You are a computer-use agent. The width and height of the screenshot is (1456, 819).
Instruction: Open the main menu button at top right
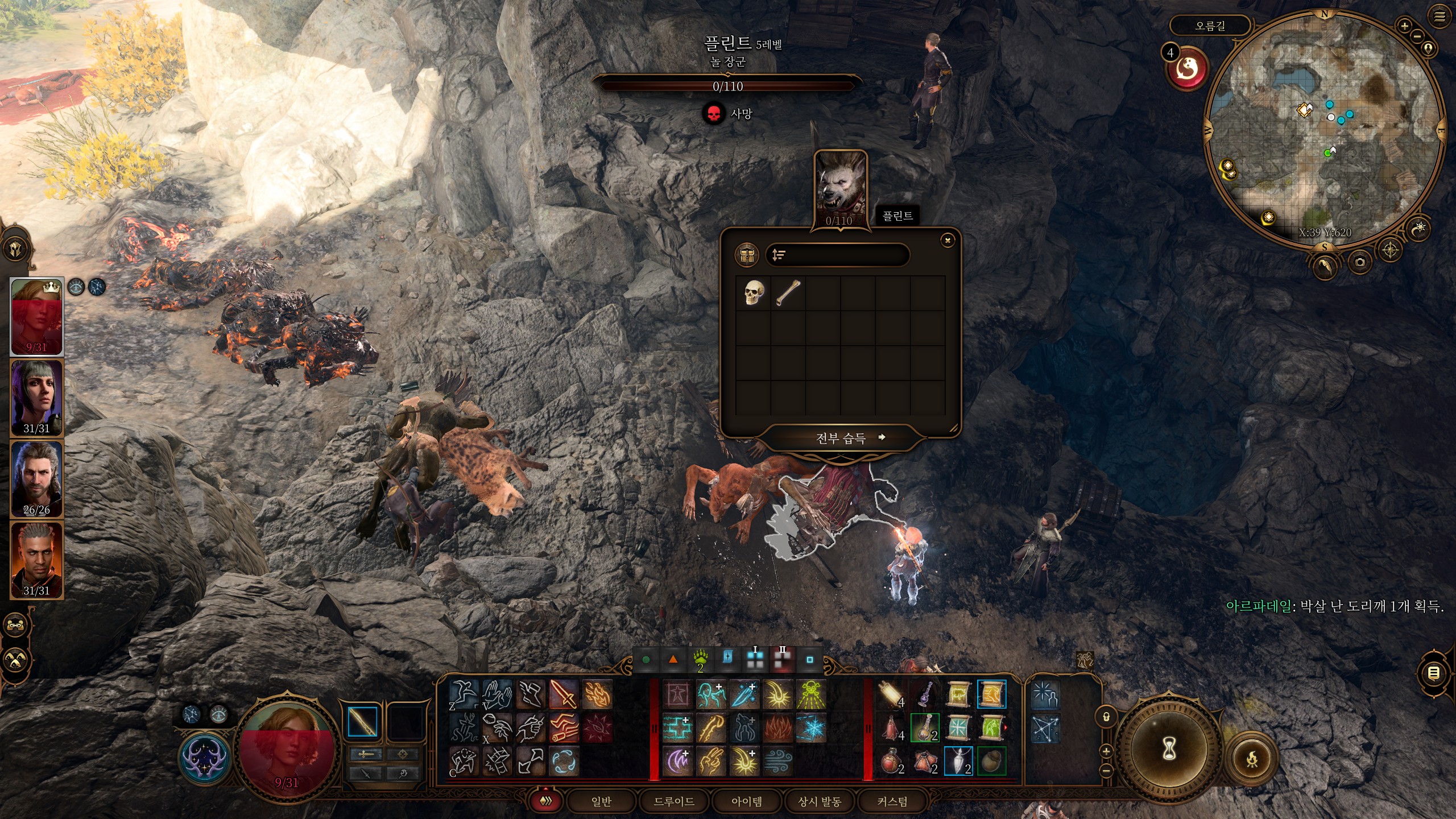click(x=1440, y=17)
